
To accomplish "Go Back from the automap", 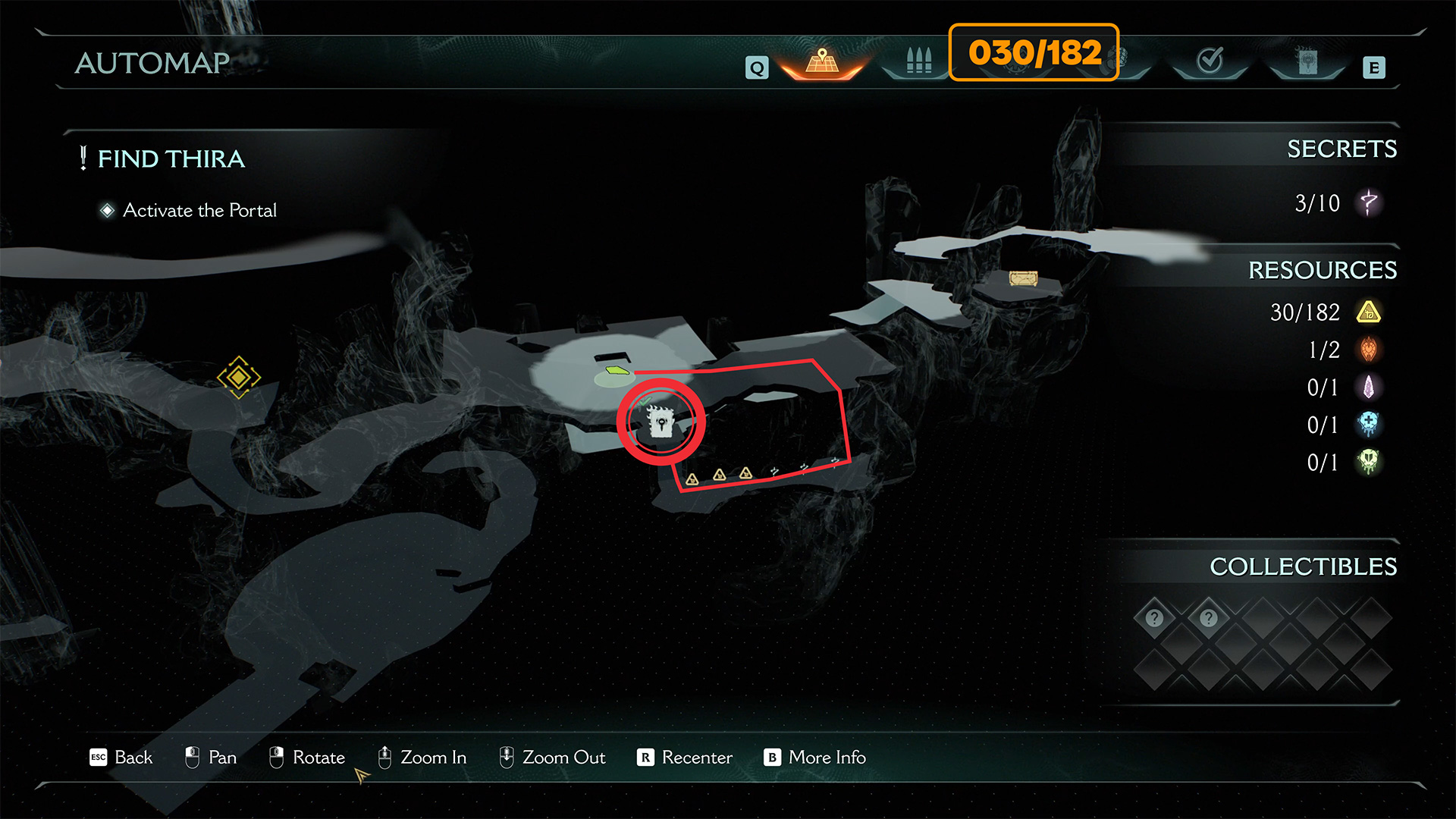I will [x=121, y=757].
